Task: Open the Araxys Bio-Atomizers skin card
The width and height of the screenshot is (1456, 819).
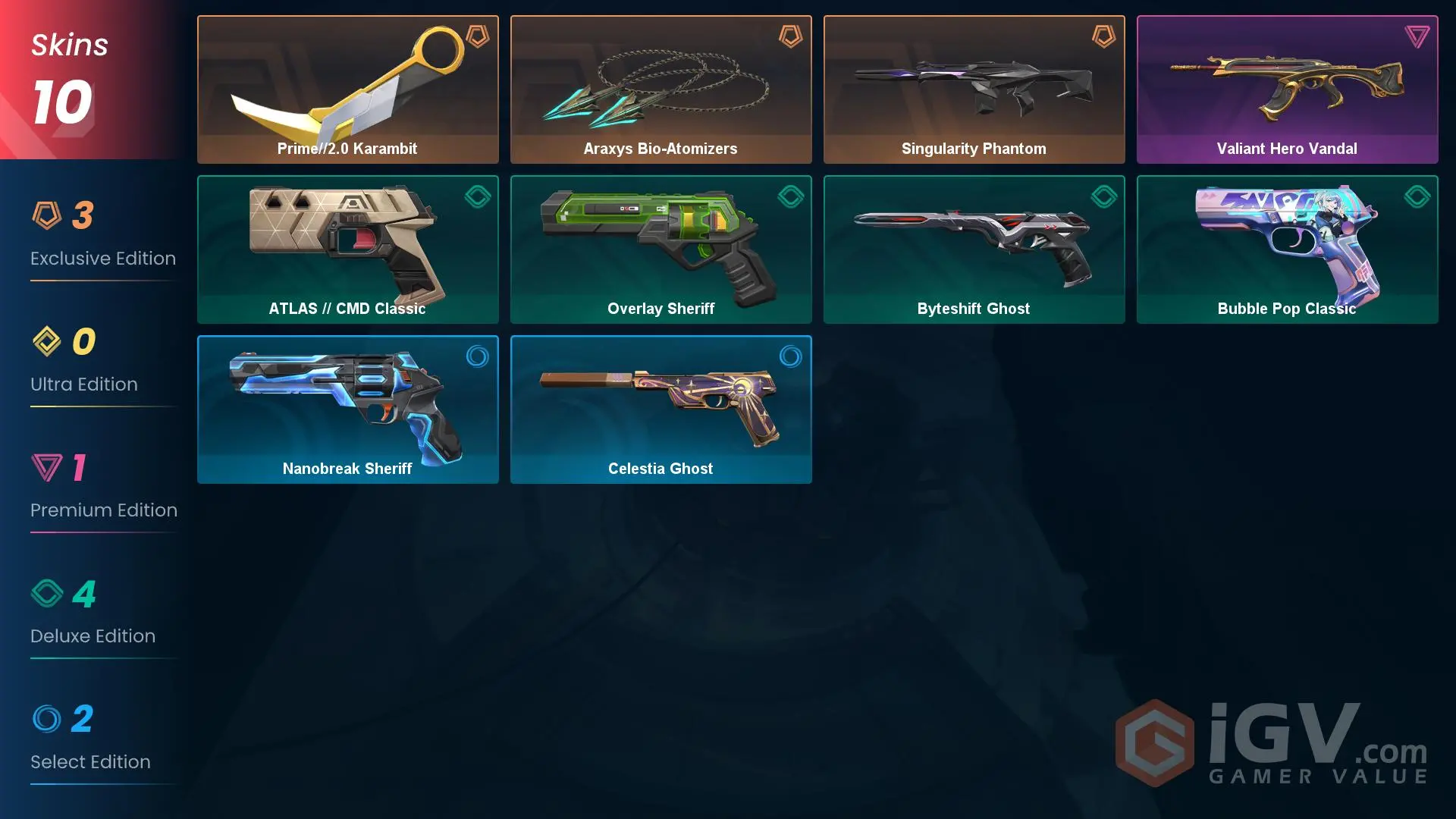Action: [661, 89]
